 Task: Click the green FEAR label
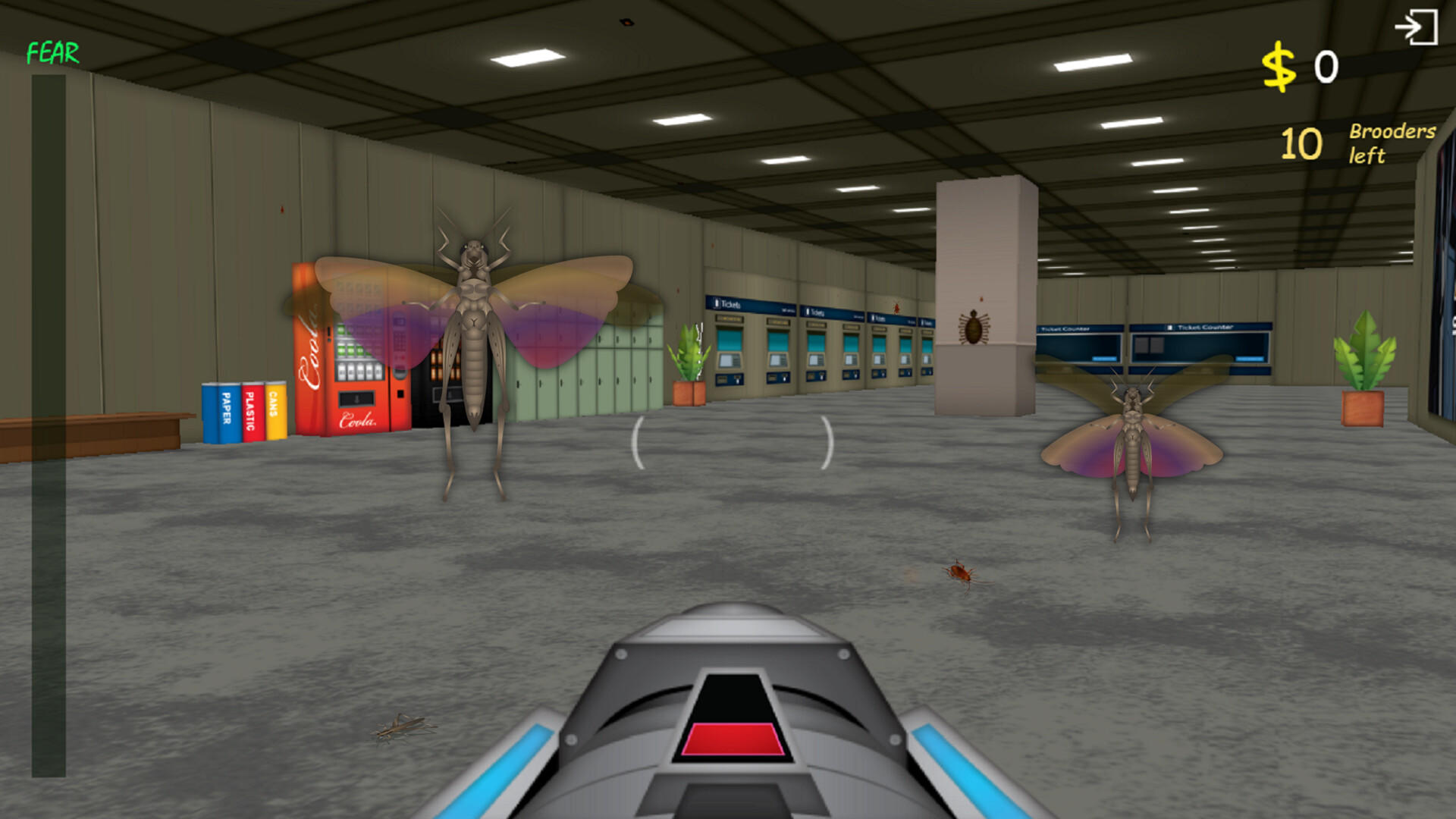pyautogui.click(x=51, y=53)
